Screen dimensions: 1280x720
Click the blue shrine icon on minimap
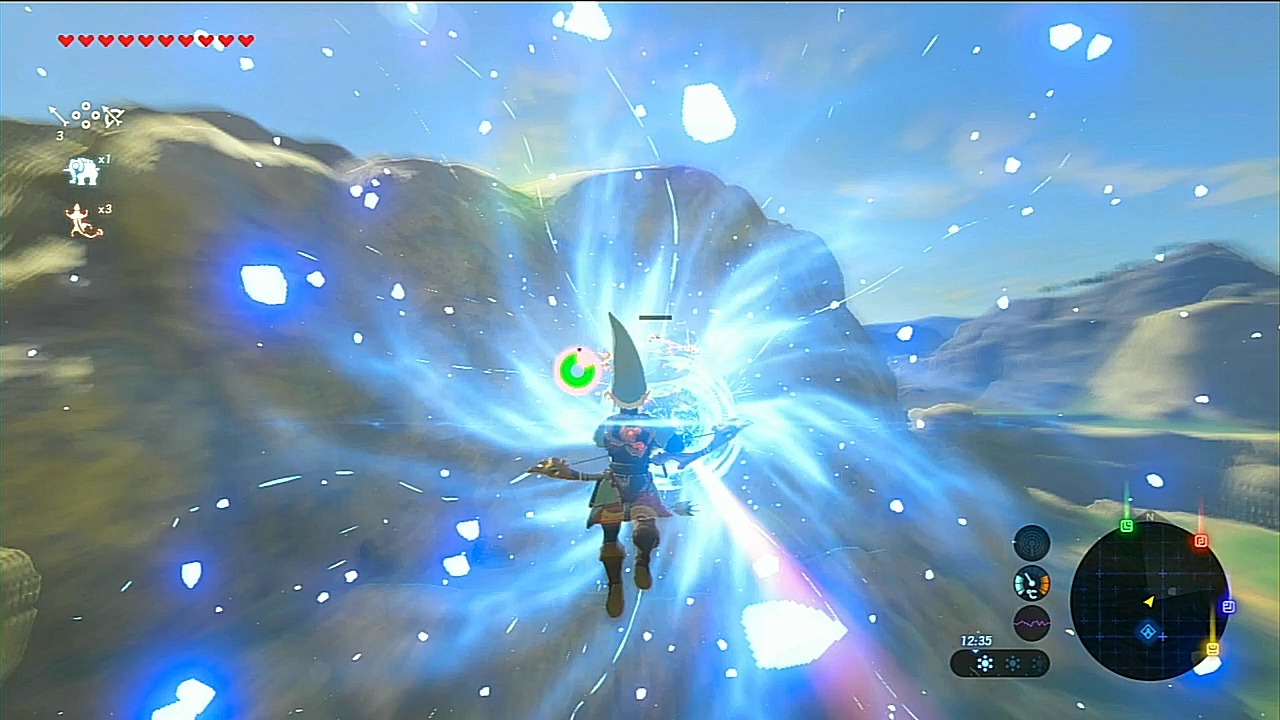[1149, 632]
